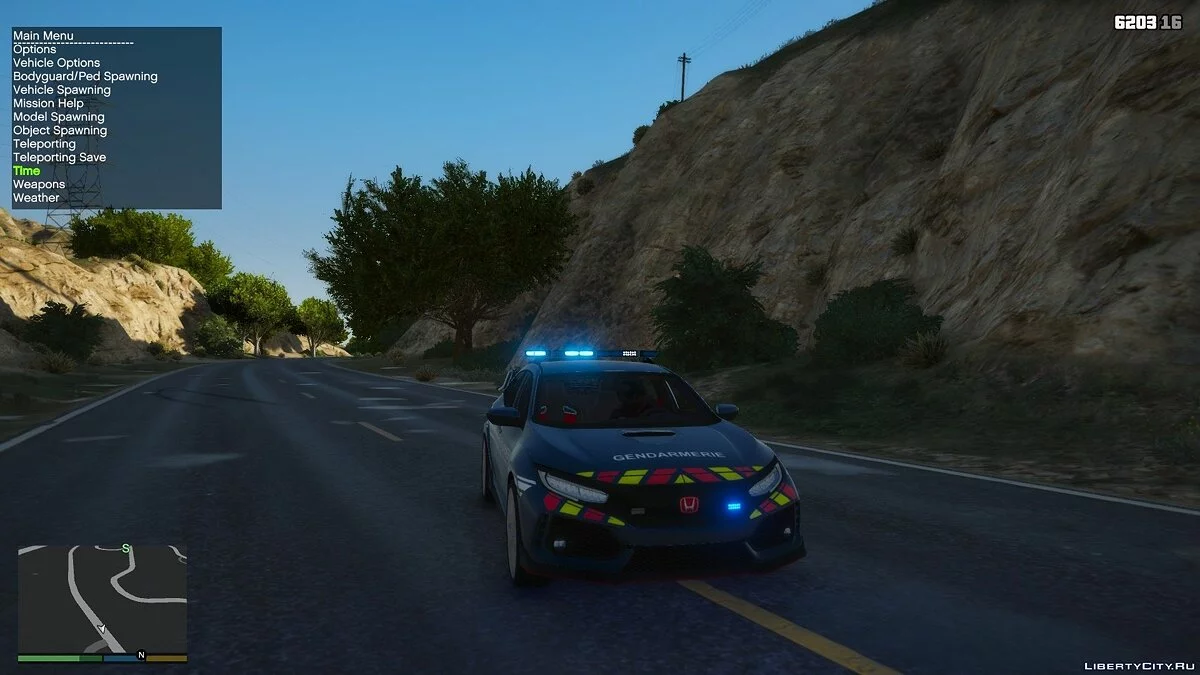
Task: Click the minimap radar
Action: click(102, 599)
